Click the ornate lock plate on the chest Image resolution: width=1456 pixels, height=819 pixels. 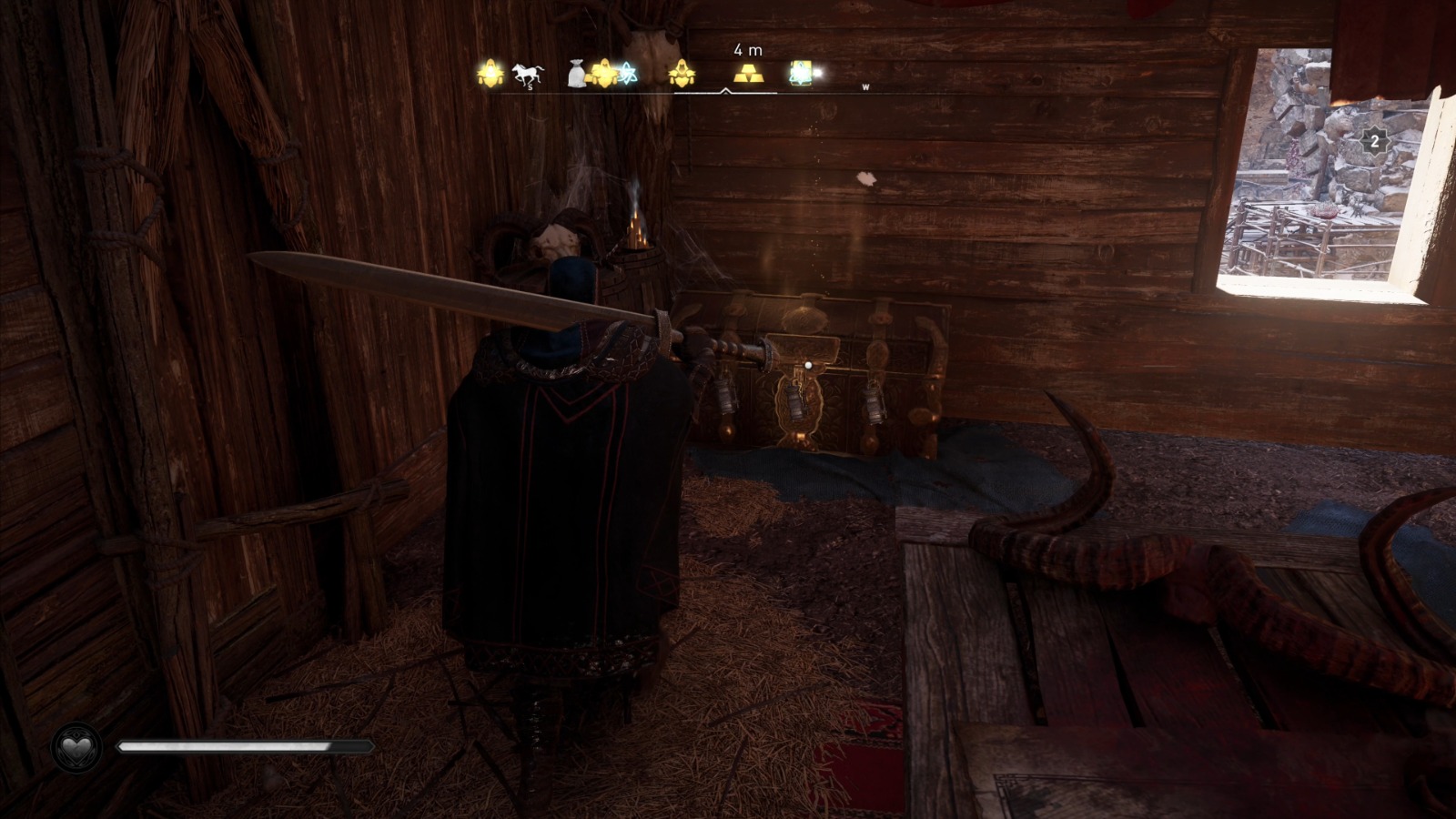[x=801, y=405]
